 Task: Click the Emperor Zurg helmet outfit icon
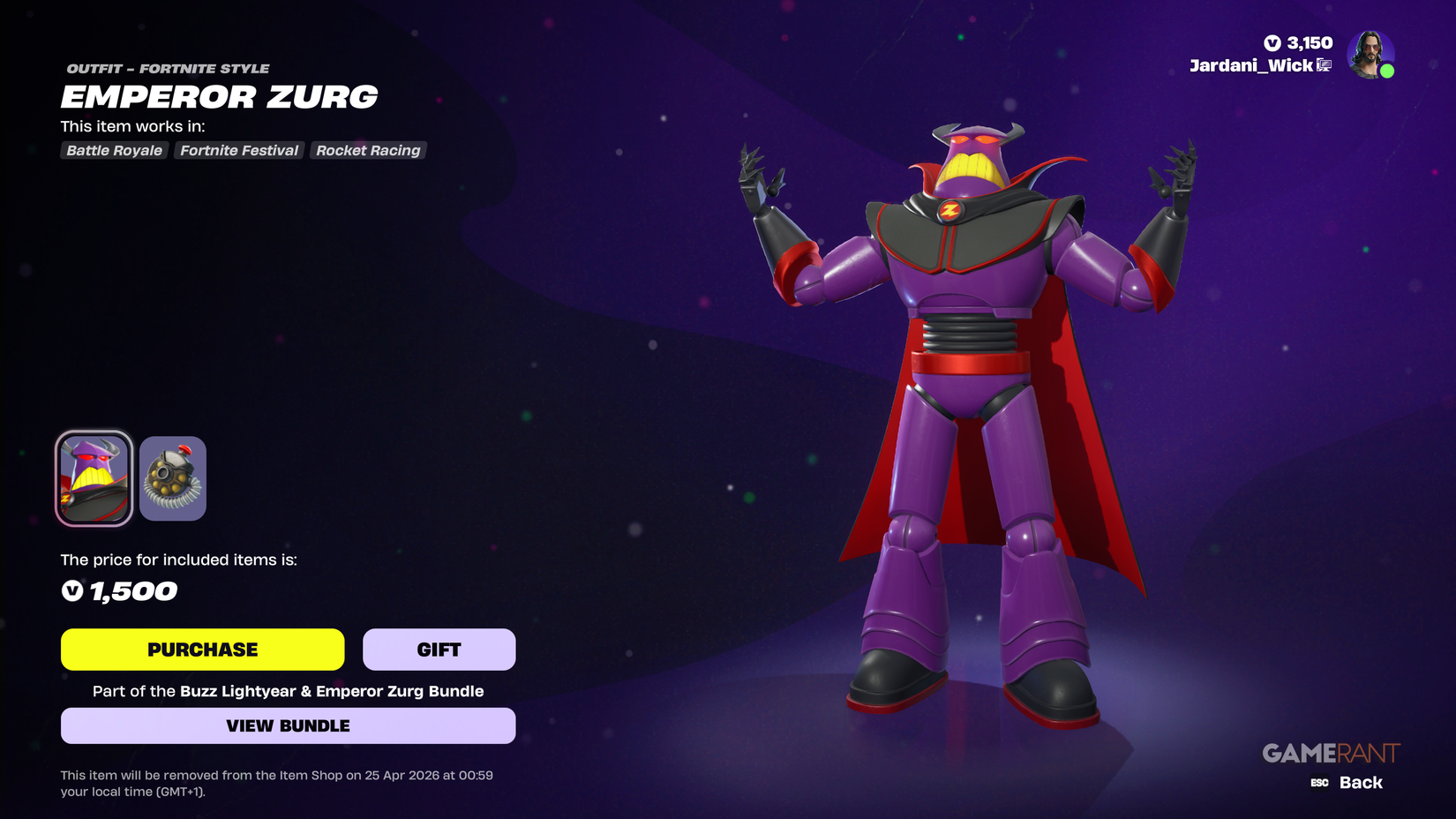tap(94, 478)
